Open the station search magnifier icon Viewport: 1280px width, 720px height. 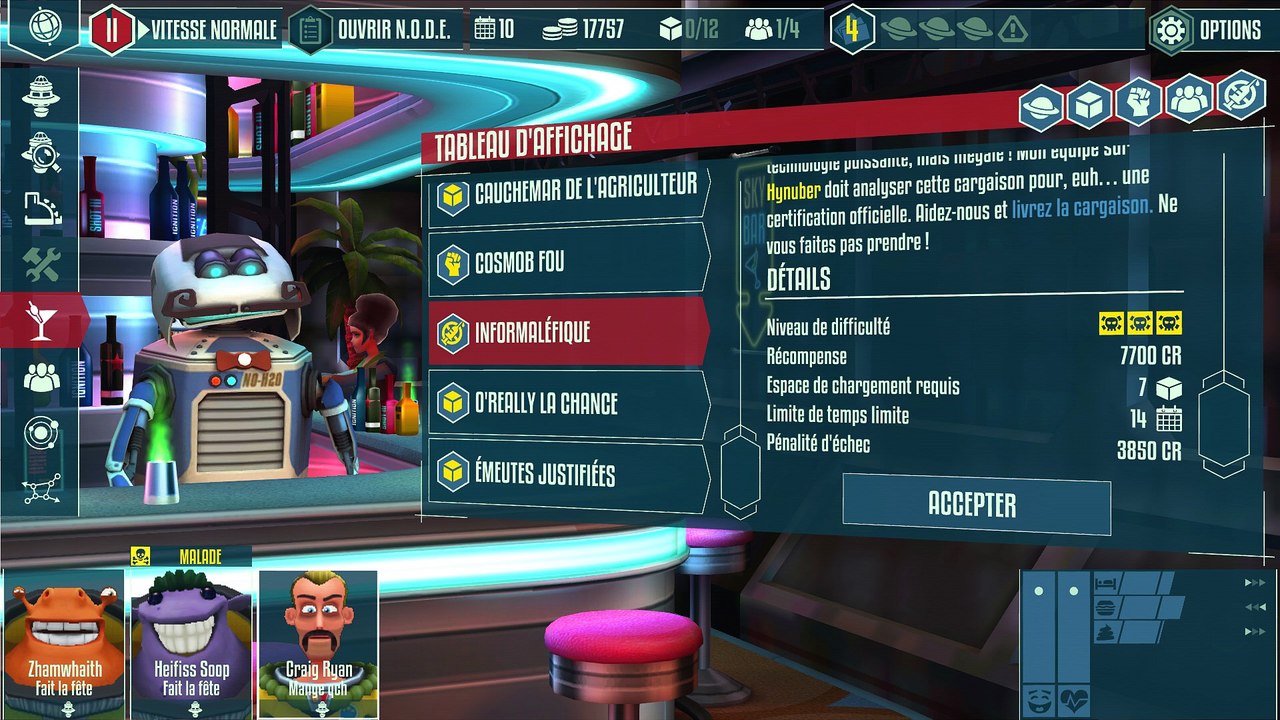pyautogui.click(x=41, y=153)
